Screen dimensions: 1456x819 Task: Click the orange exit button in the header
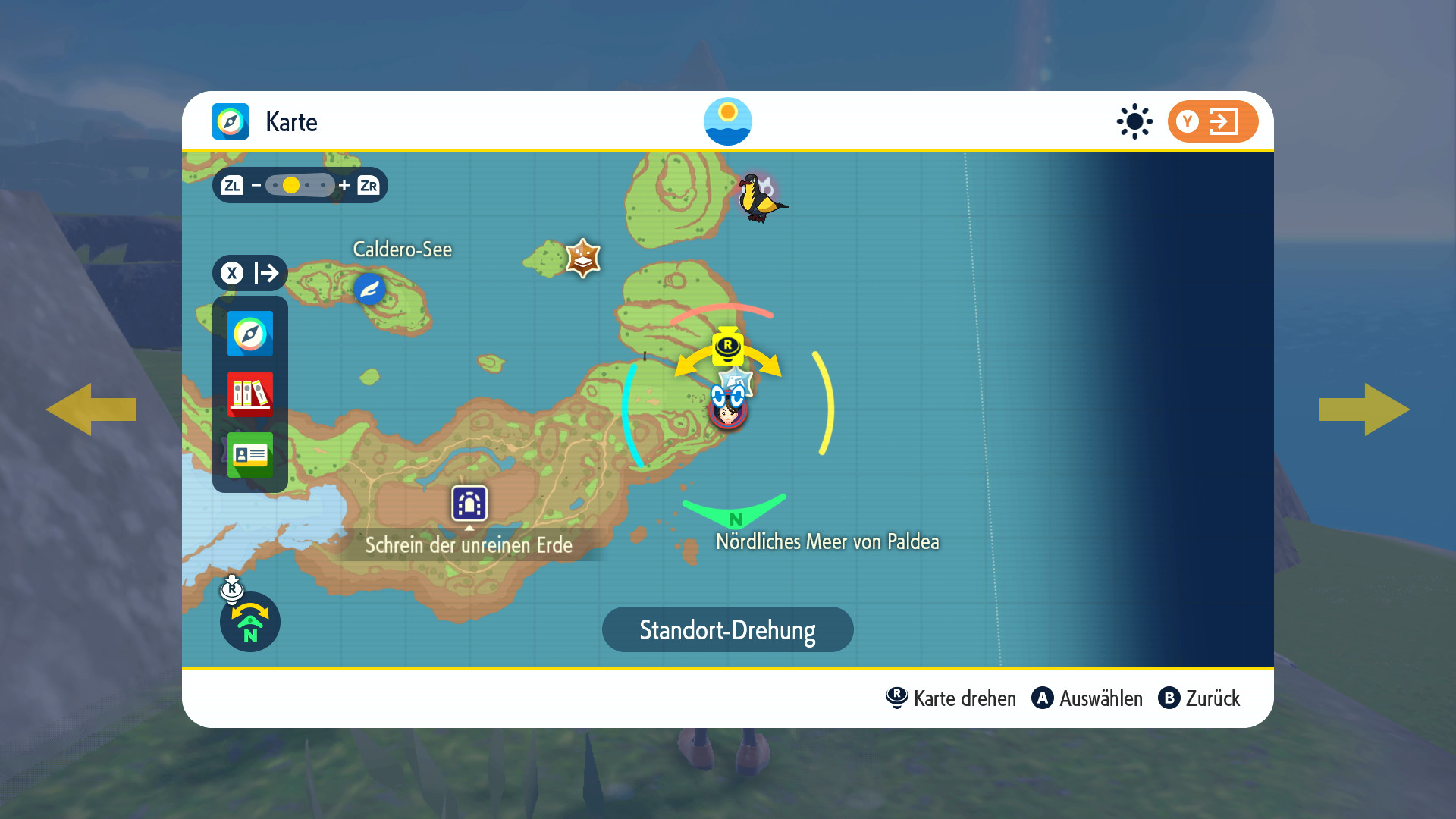coord(1212,121)
